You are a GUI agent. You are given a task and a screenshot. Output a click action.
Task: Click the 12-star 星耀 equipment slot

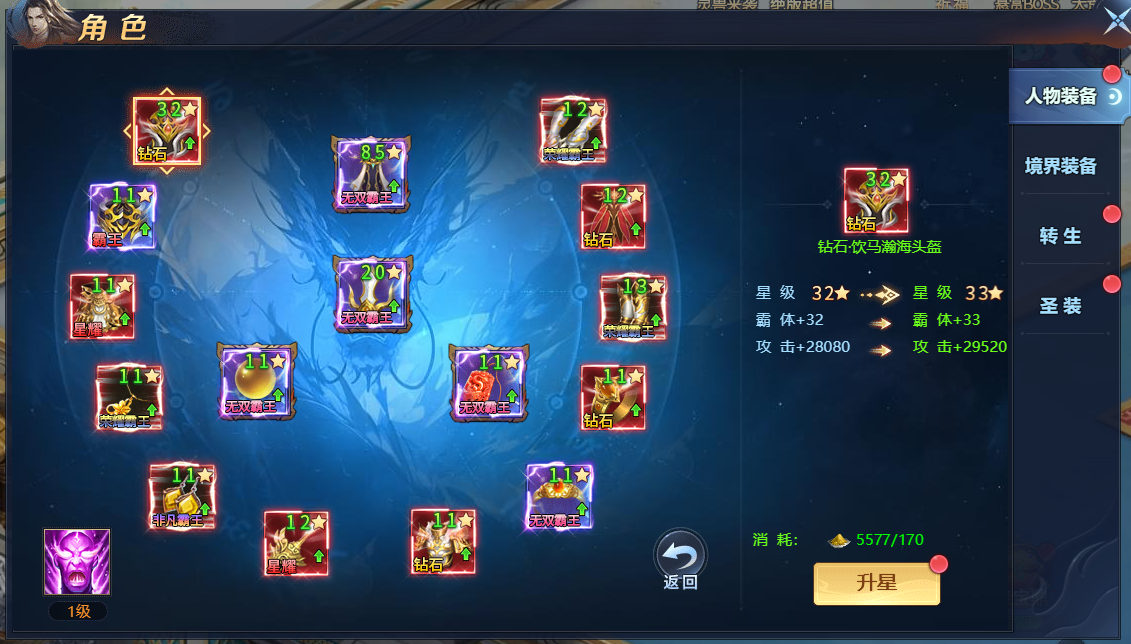click(296, 543)
